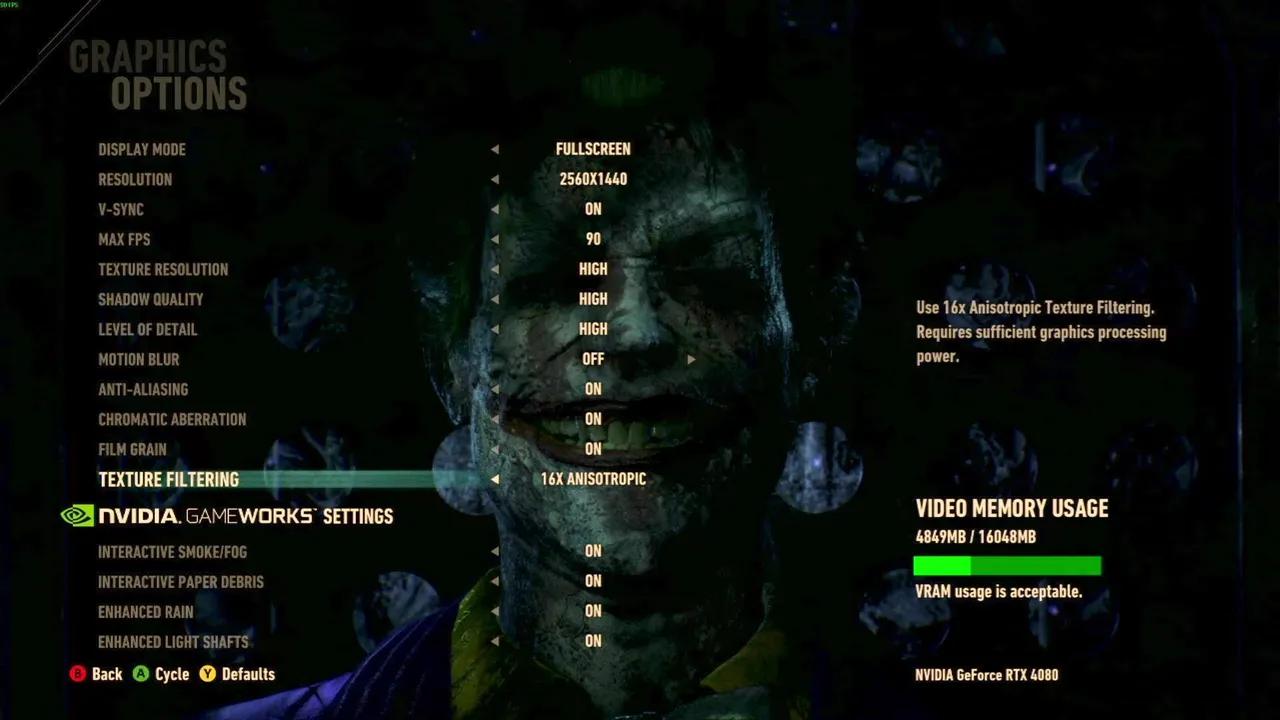Toggle Chromatic Aberration setting
The height and width of the screenshot is (720, 1280).
[172, 419]
